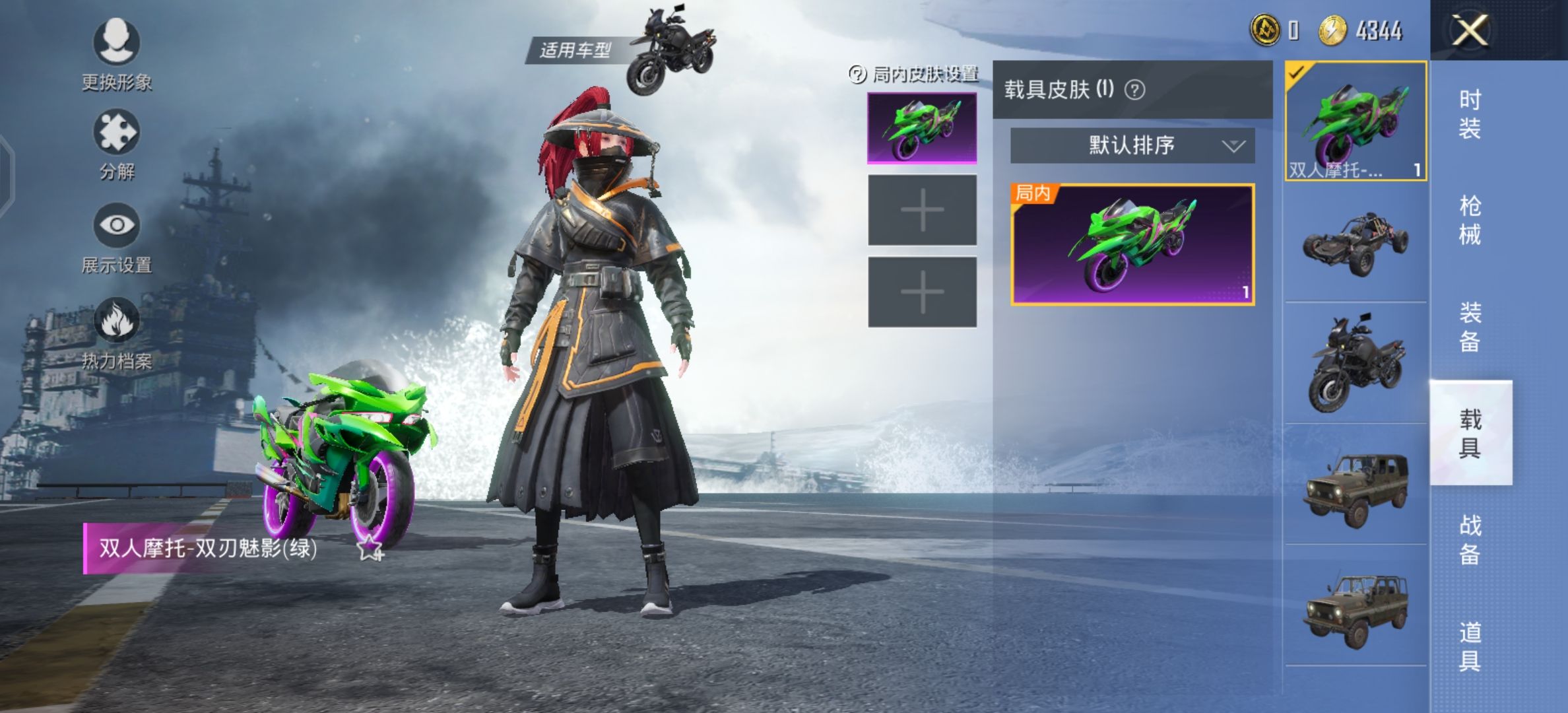Open the 局内皮肤设置 help question mark
The width and height of the screenshot is (1568, 713).
[x=857, y=75]
